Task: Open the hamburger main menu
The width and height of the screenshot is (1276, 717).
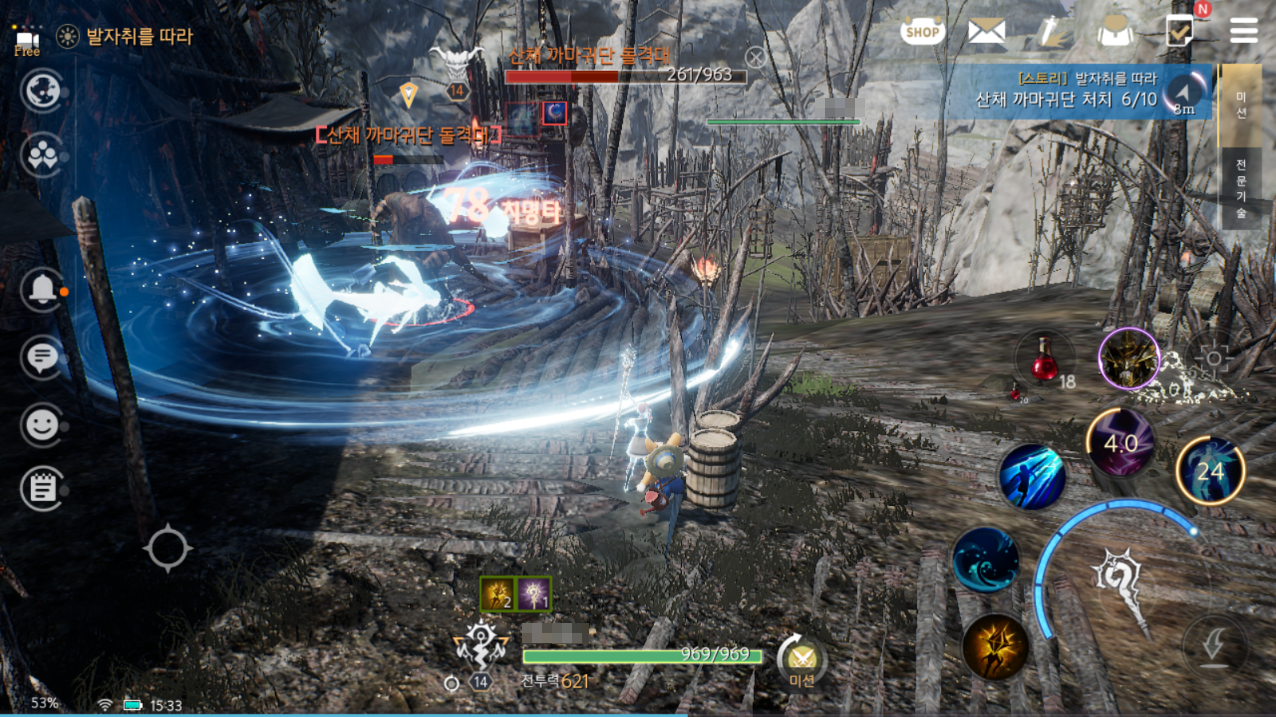Action: tap(1244, 31)
